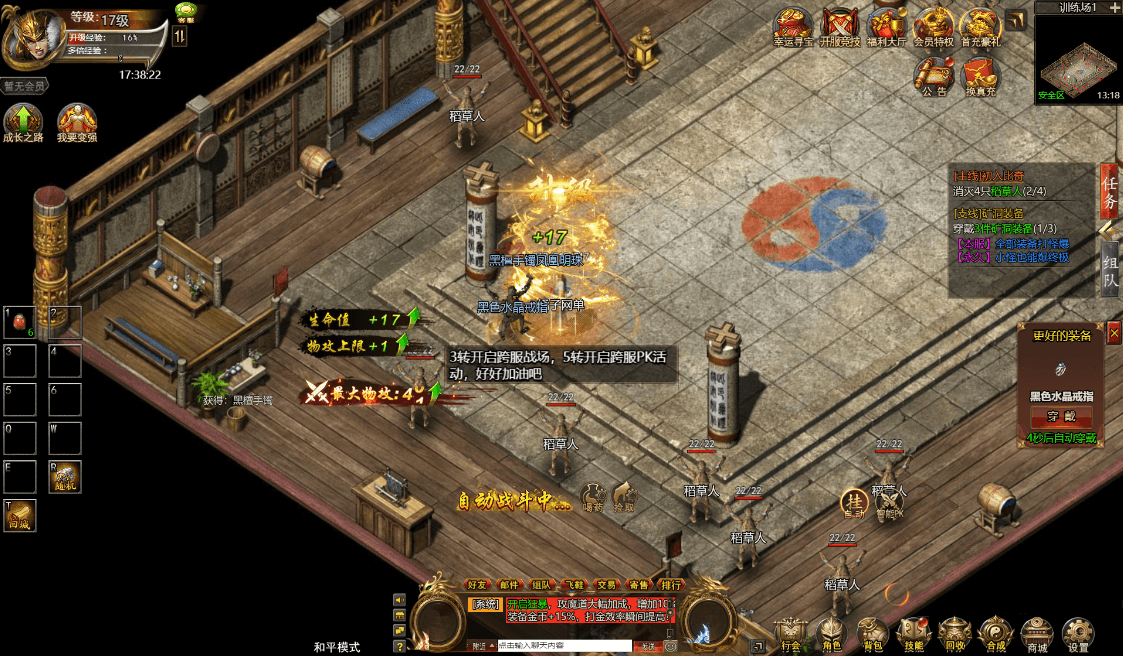
Task: Click 穿戴 to equip the black crystal ring
Action: pos(1063,416)
